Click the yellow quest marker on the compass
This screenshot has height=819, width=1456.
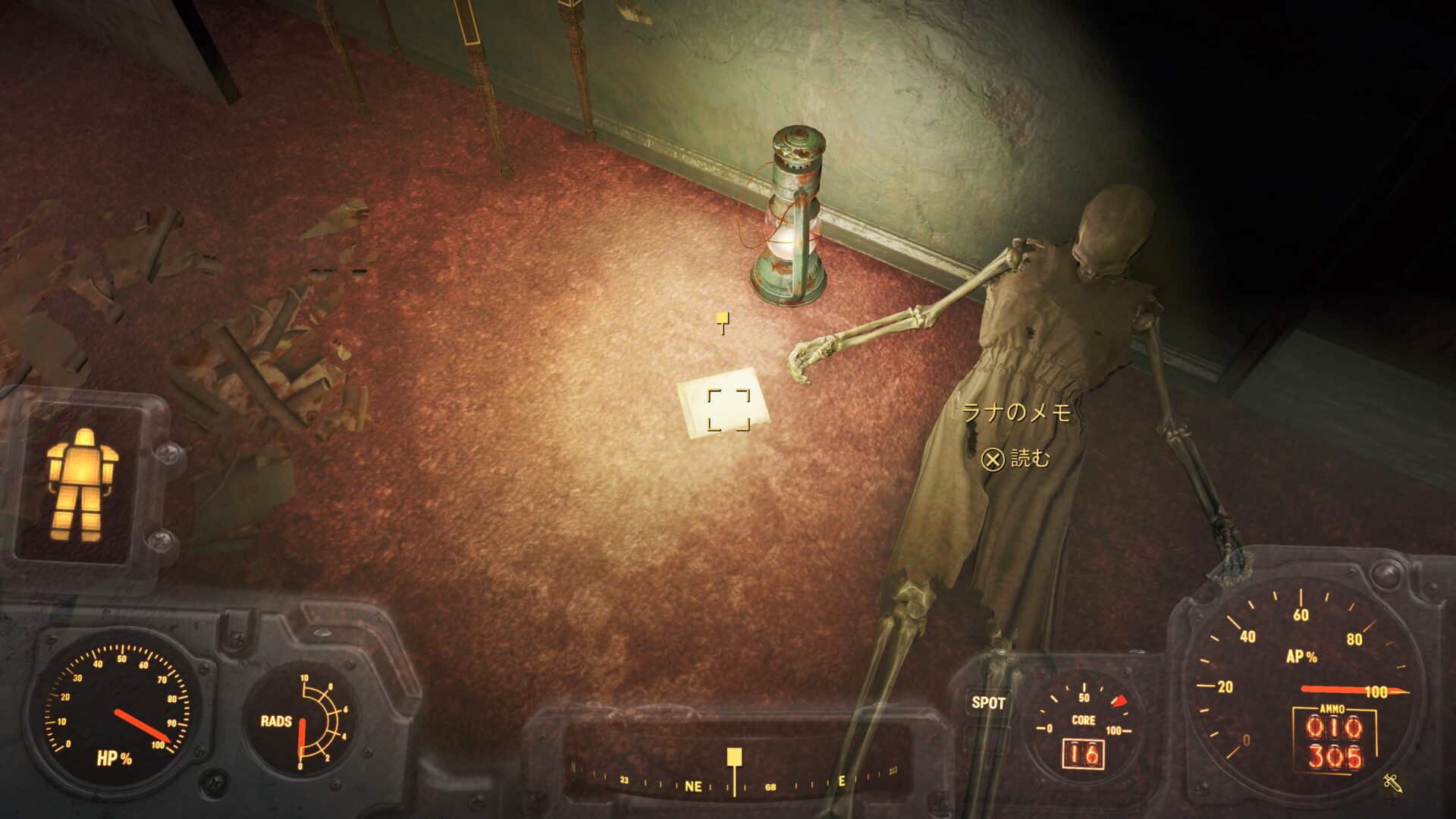point(734,757)
